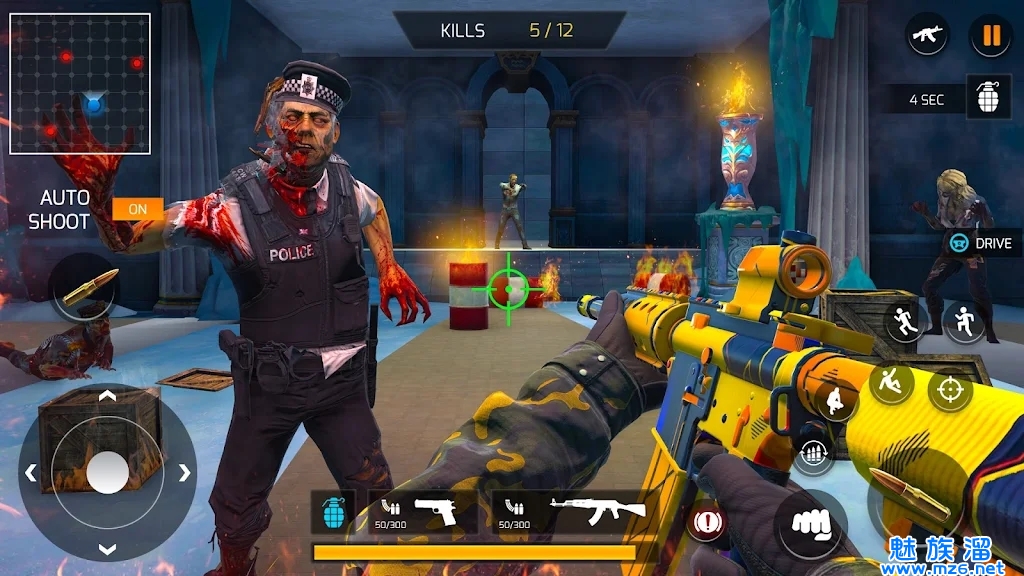Image resolution: width=1024 pixels, height=576 pixels.
Task: Tap the rifle icon beside the pause button
Action: pyautogui.click(x=927, y=36)
